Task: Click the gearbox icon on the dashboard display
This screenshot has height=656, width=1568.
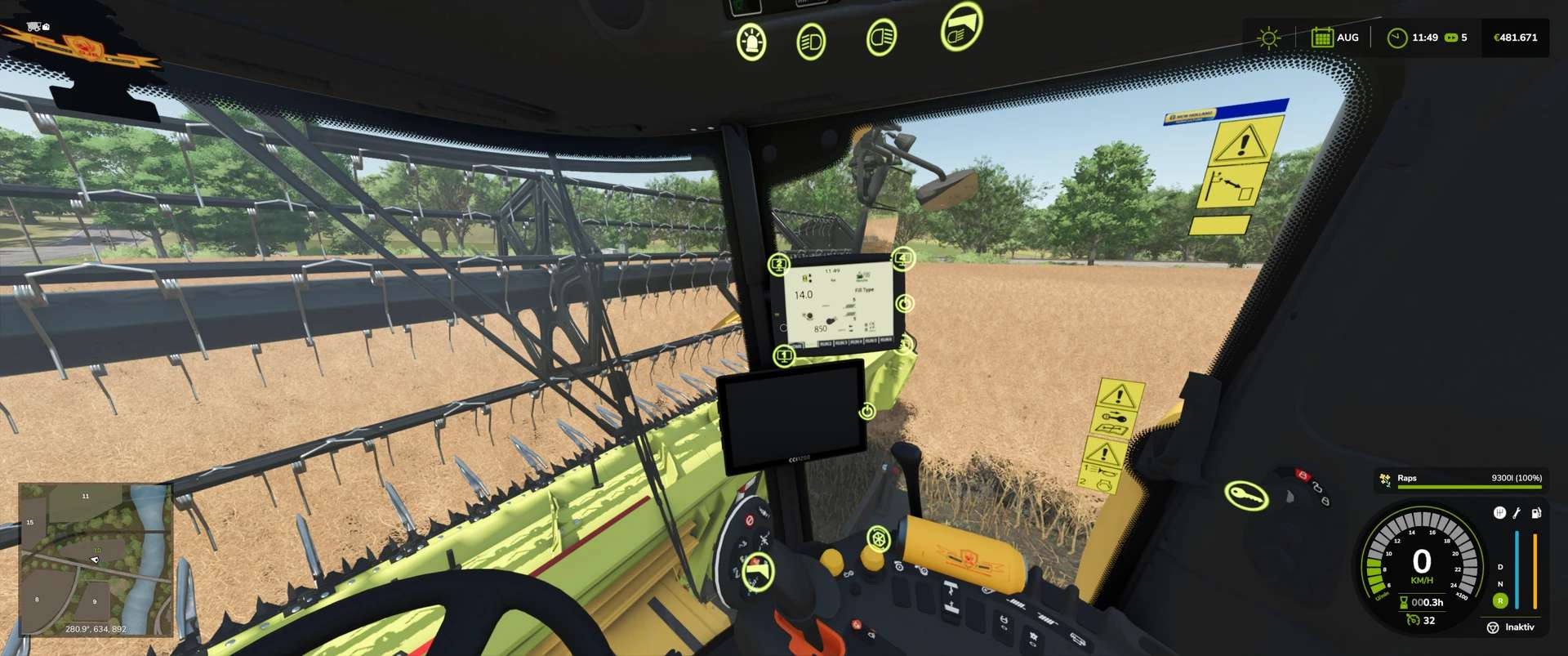Action: click(1500, 512)
